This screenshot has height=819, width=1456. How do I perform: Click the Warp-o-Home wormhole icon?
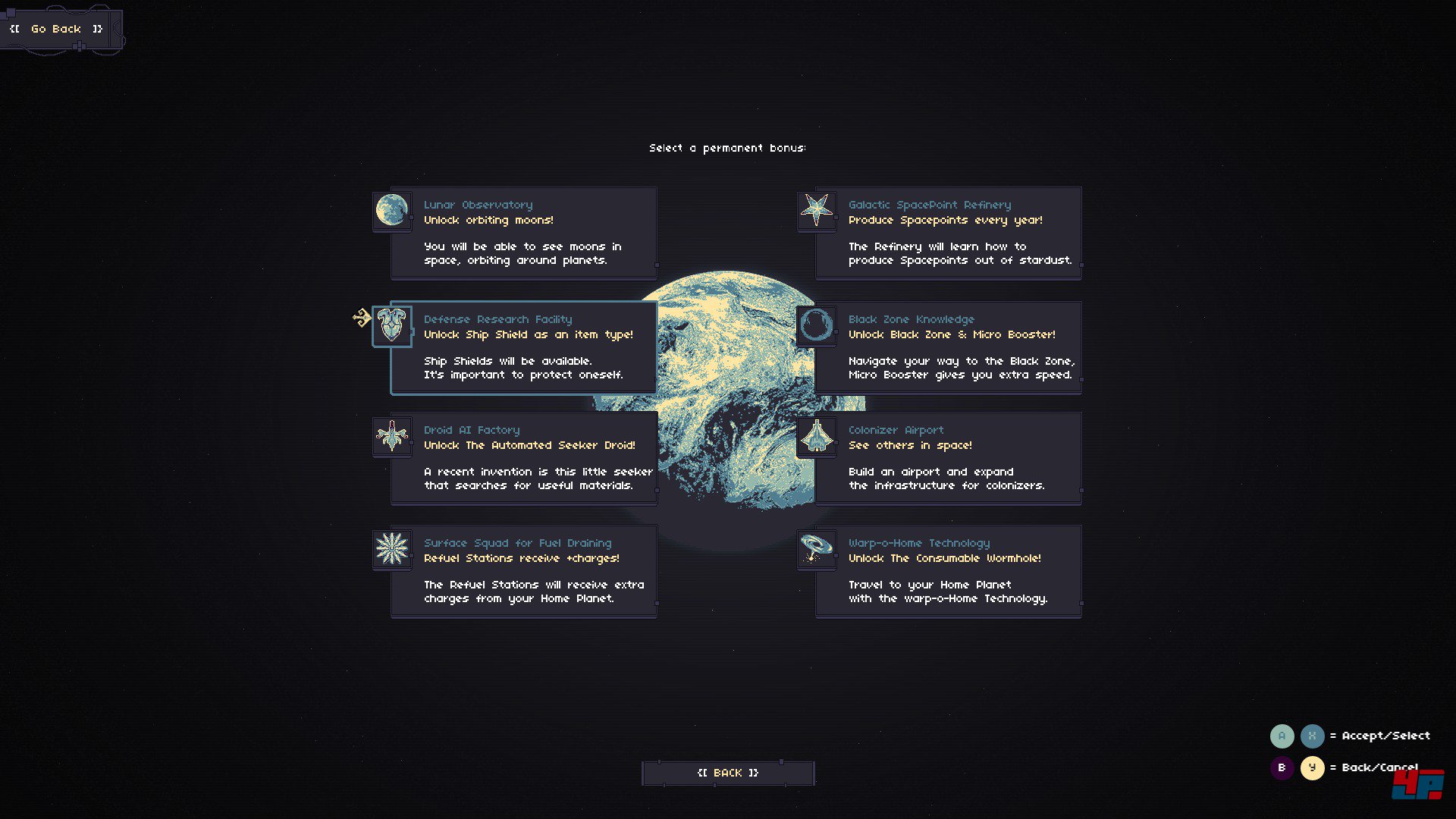[x=816, y=548]
